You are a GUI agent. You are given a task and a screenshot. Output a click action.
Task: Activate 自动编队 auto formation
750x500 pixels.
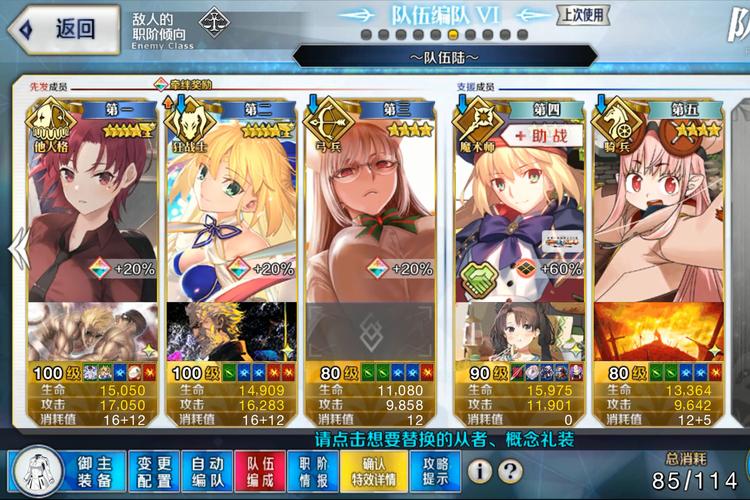coord(207,469)
